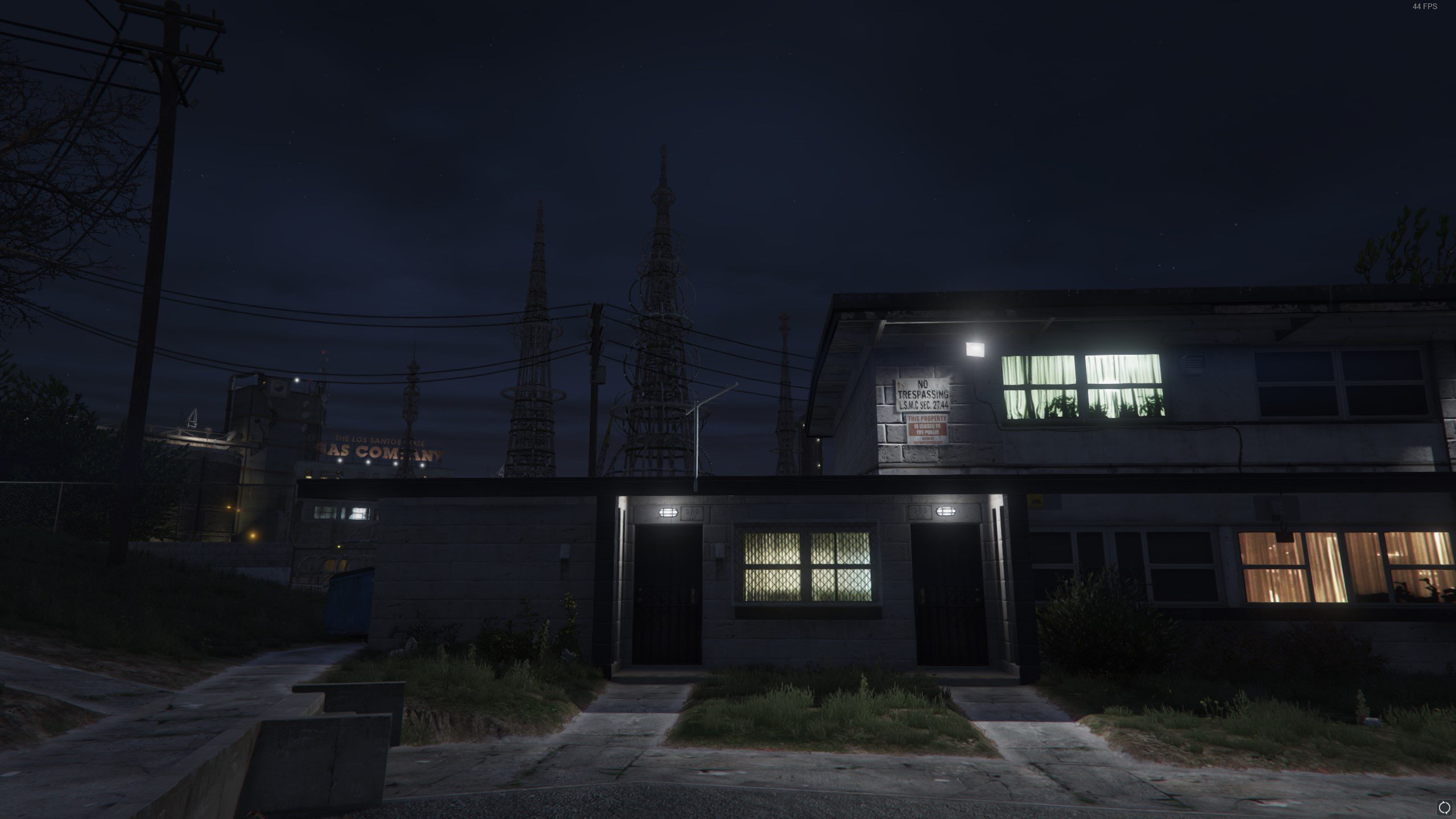Click the circular arrows refresh icon
The height and width of the screenshot is (819, 1456).
1444,807
